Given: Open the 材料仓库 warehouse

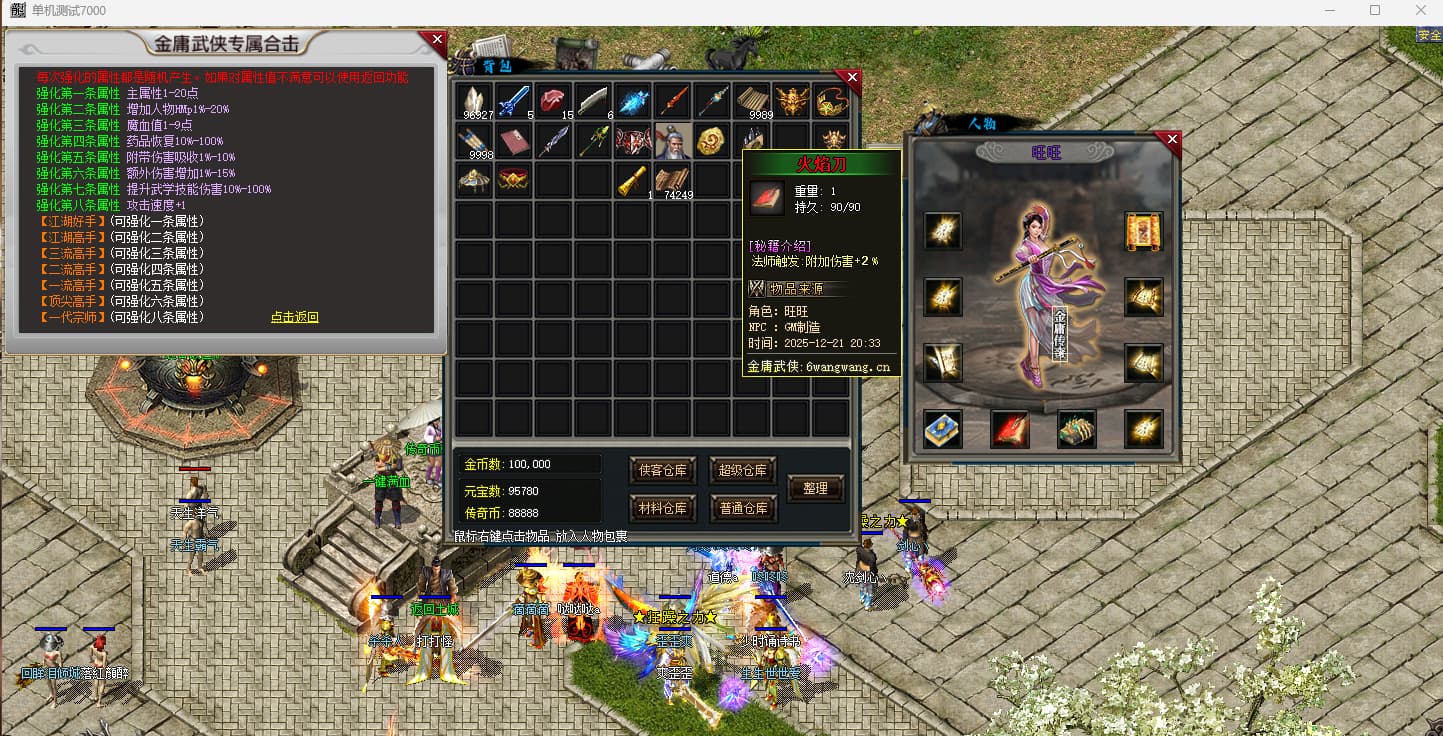Looking at the screenshot, I should 663,508.
